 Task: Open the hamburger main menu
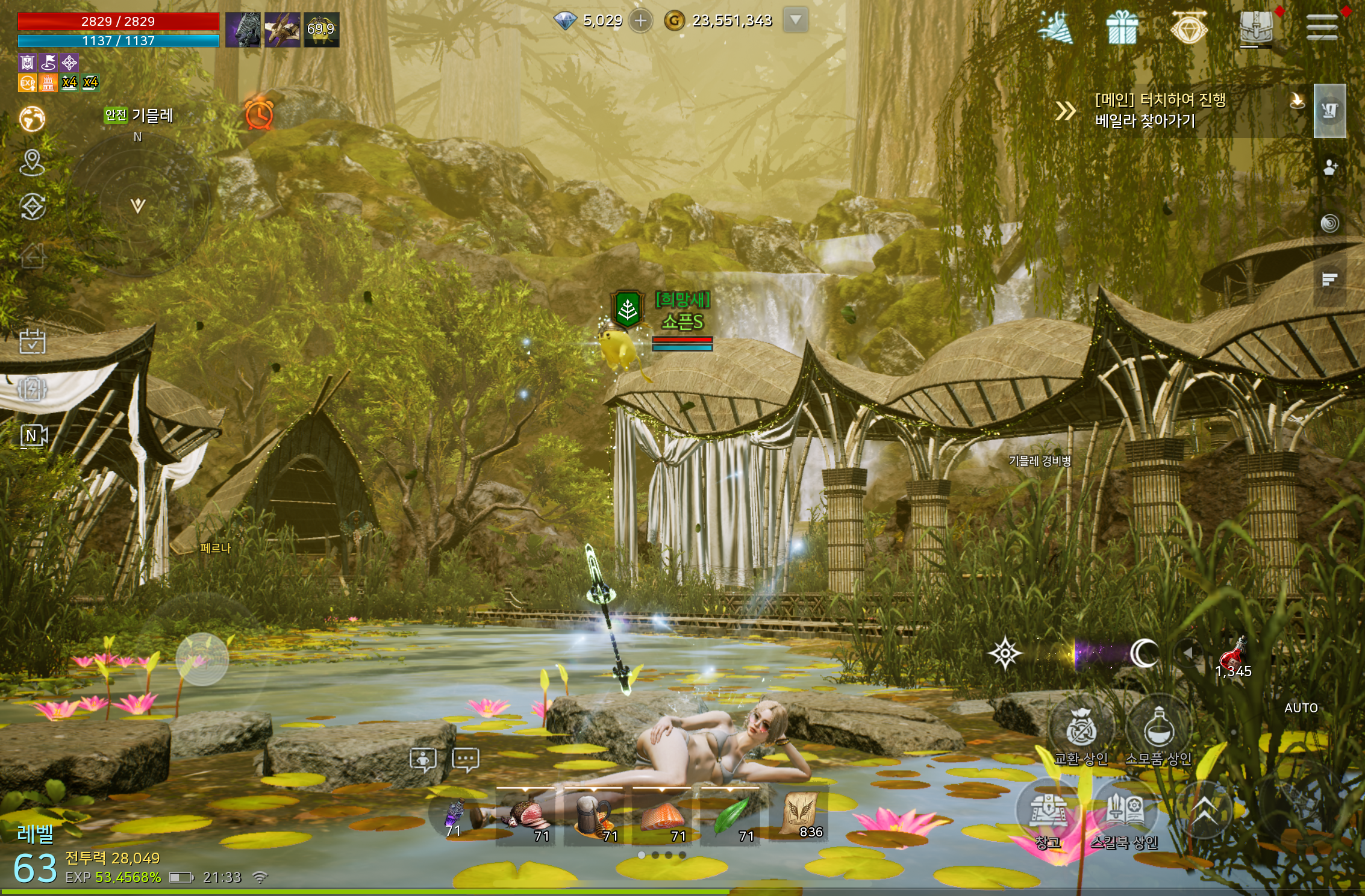(1322, 28)
